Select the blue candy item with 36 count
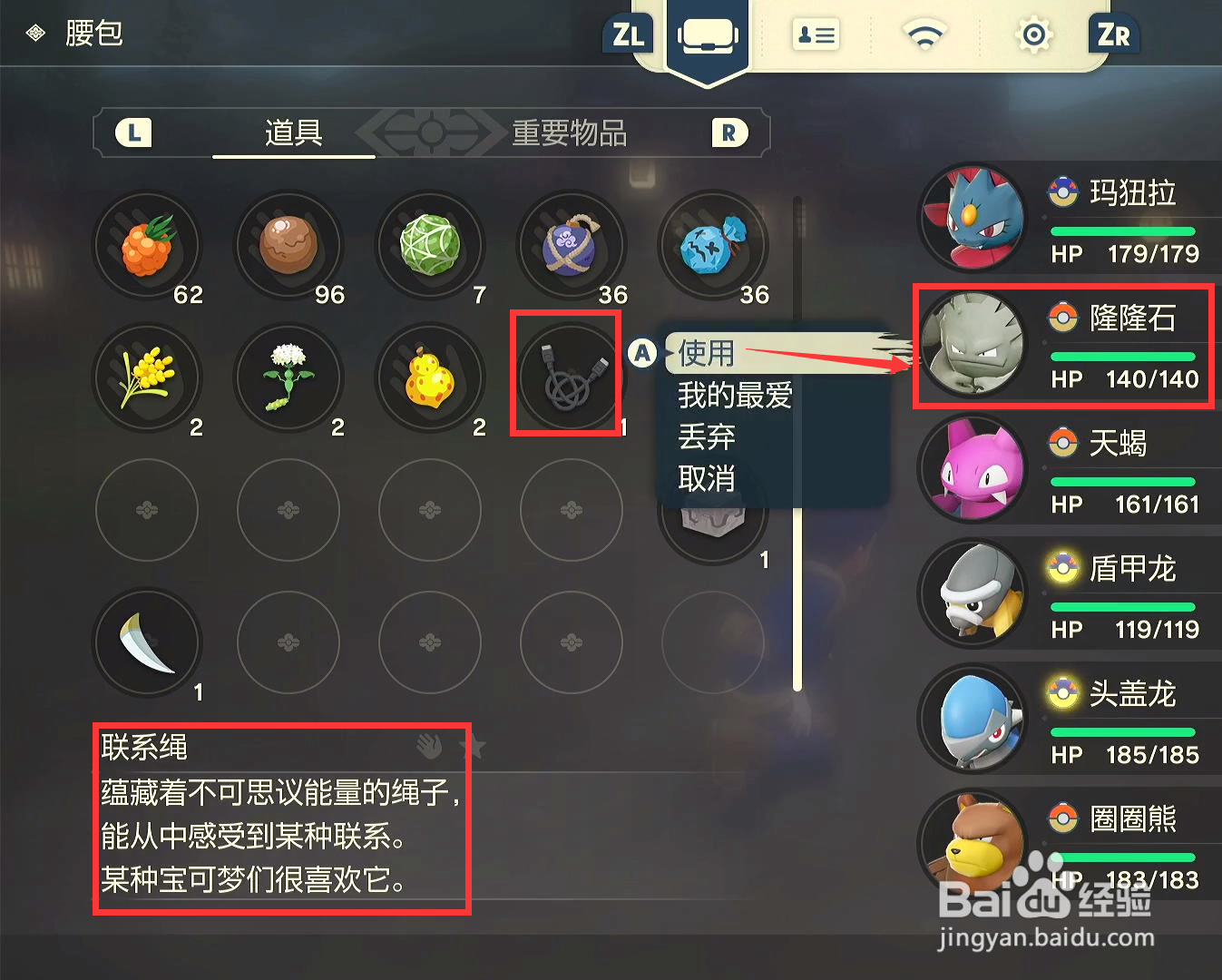This screenshot has width=1222, height=980. 713,243
